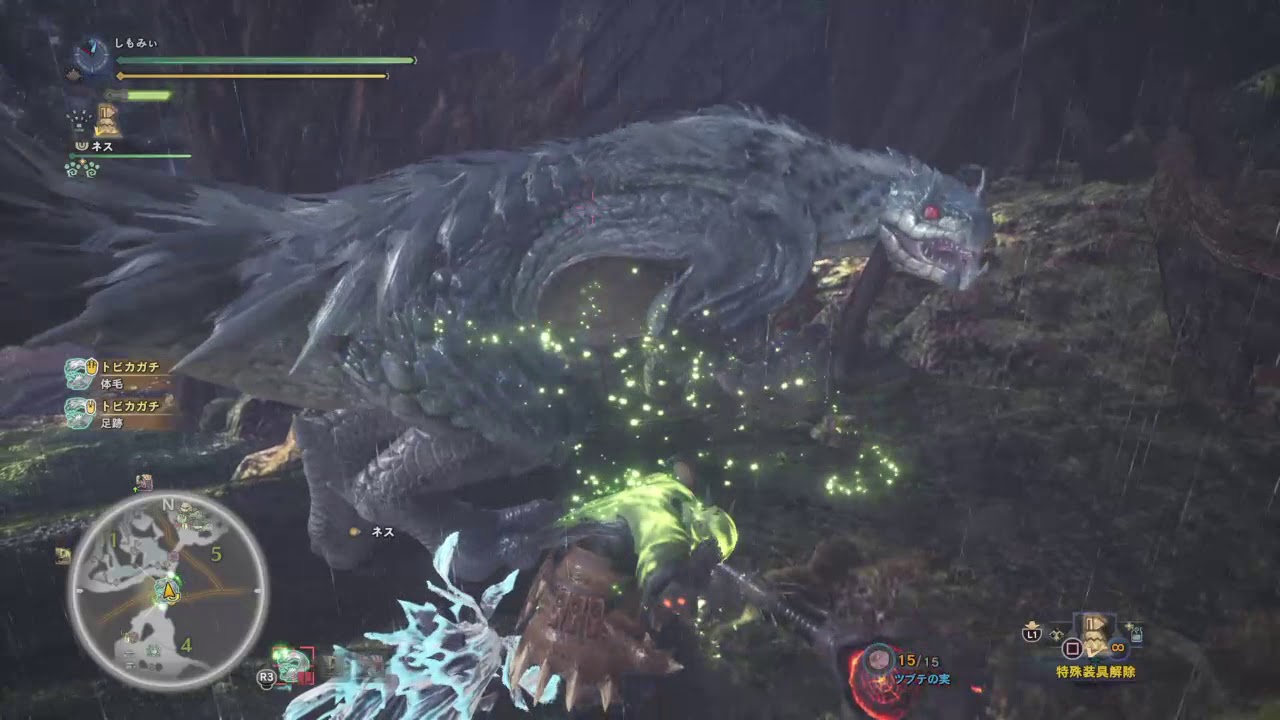
Task: Click the mantle status icon under the sharpness gauge
Action: [106, 121]
